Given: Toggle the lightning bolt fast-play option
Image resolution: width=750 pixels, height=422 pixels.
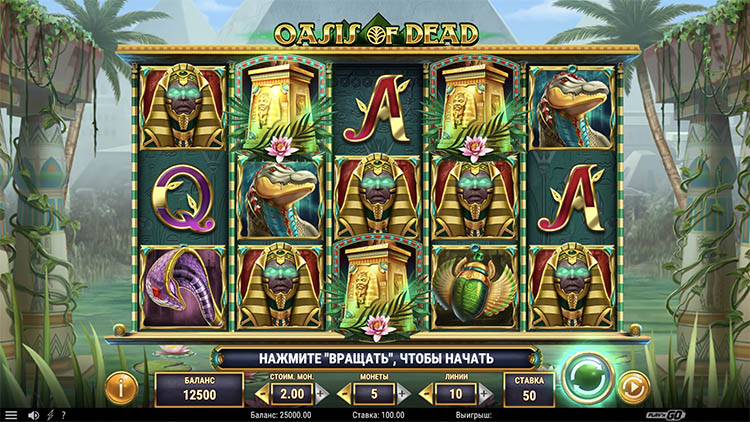Looking at the screenshot, I should click(49, 414).
